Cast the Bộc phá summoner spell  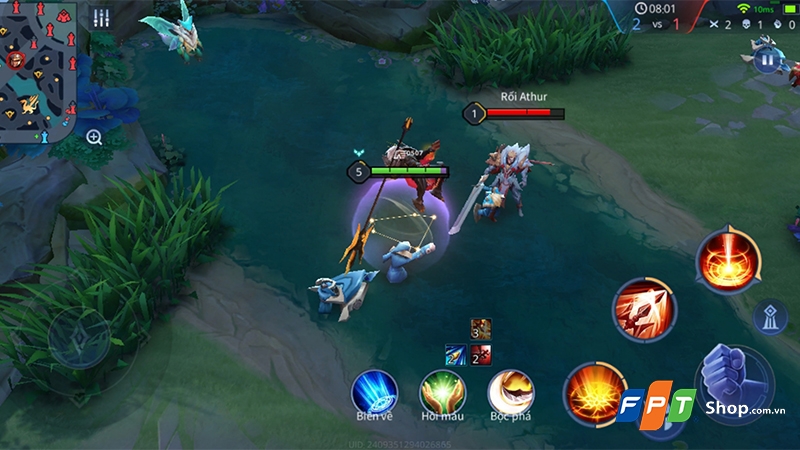pos(509,390)
